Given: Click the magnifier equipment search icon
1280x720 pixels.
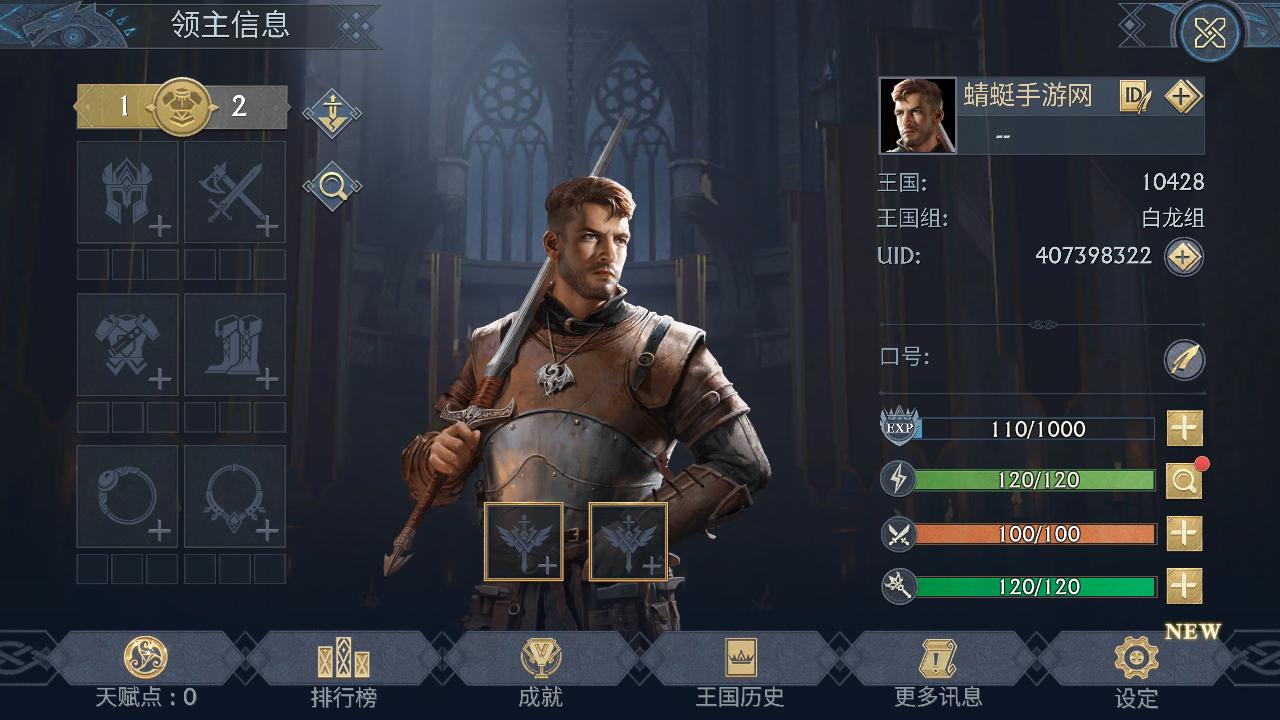Looking at the screenshot, I should (332, 186).
